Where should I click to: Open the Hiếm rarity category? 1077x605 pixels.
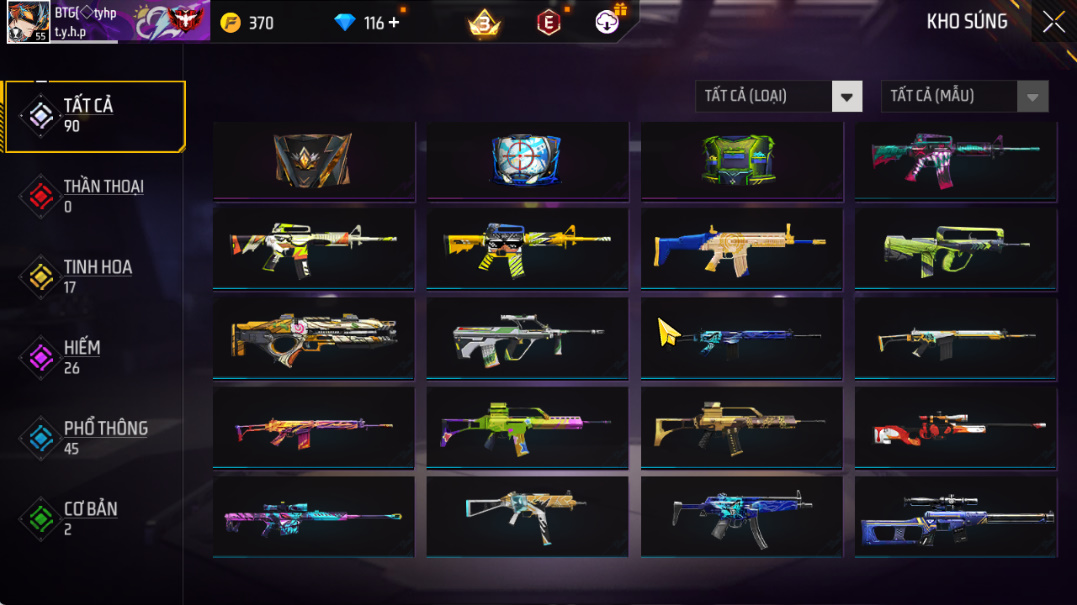coord(95,357)
